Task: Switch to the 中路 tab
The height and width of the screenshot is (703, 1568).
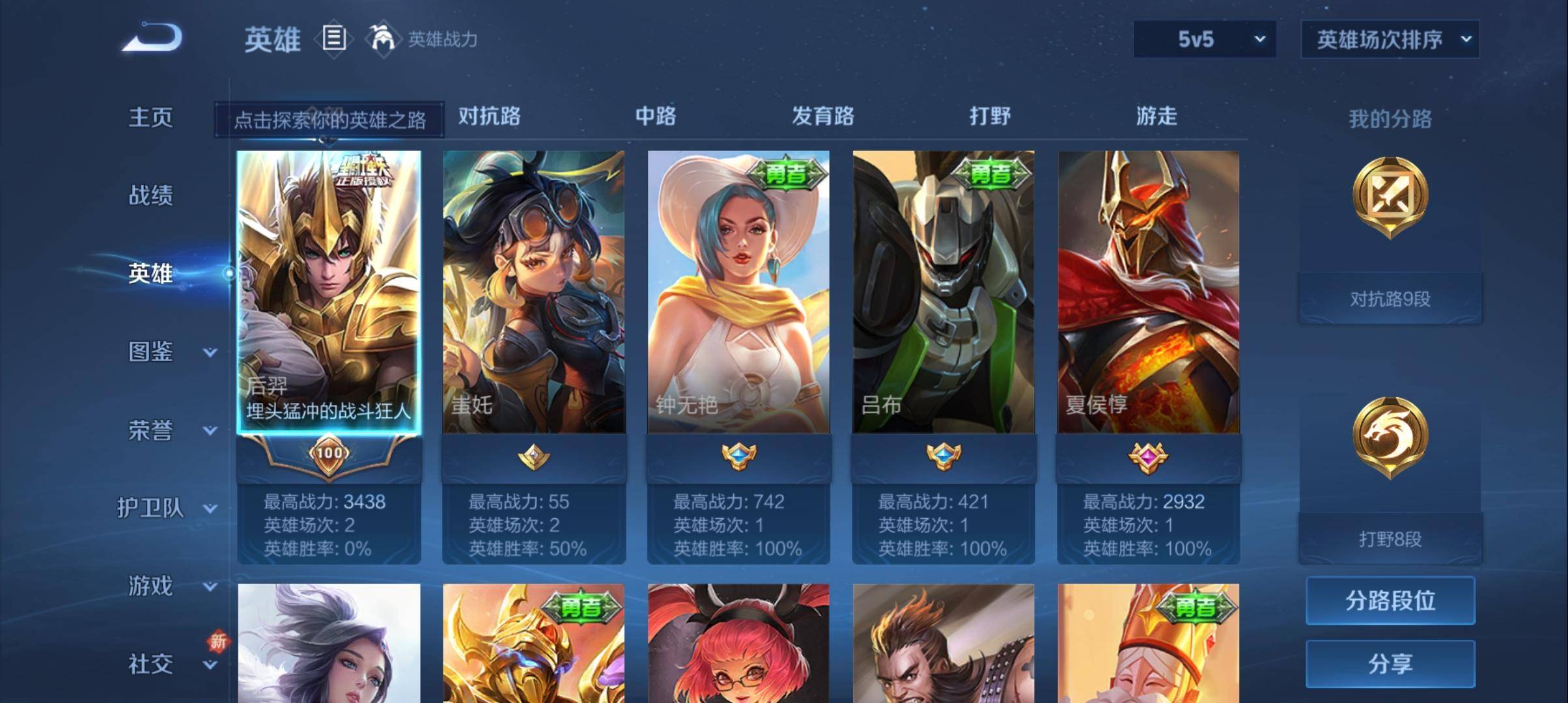Action: point(656,117)
